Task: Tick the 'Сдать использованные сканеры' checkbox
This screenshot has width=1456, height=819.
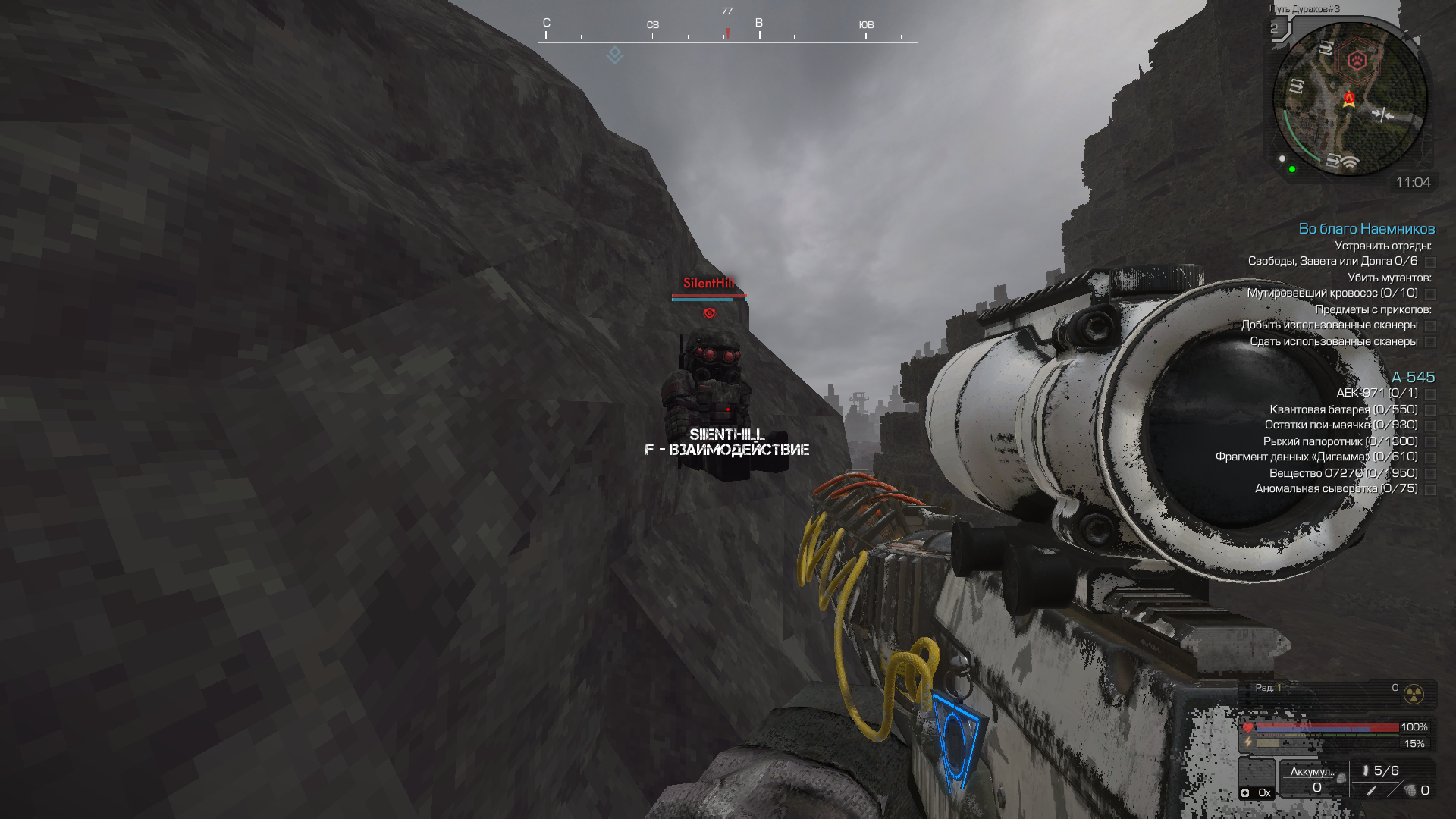Action: pos(1430,343)
